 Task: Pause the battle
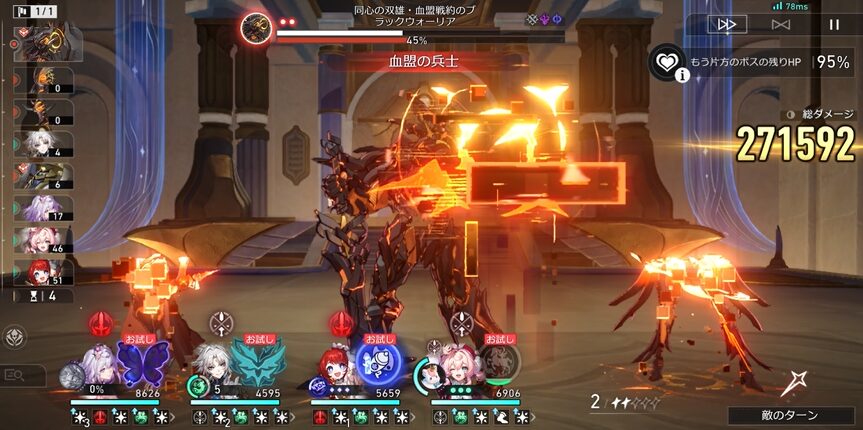(x=834, y=24)
